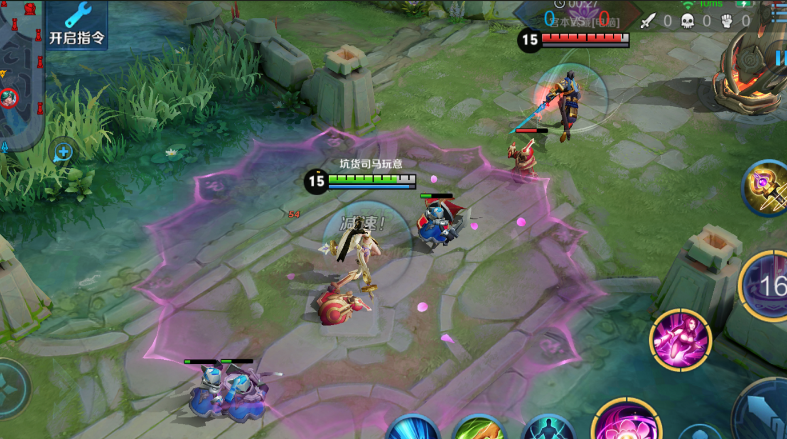Use the blue burst summoner spell
Viewport: 787px width, 439px height.
click(413, 429)
